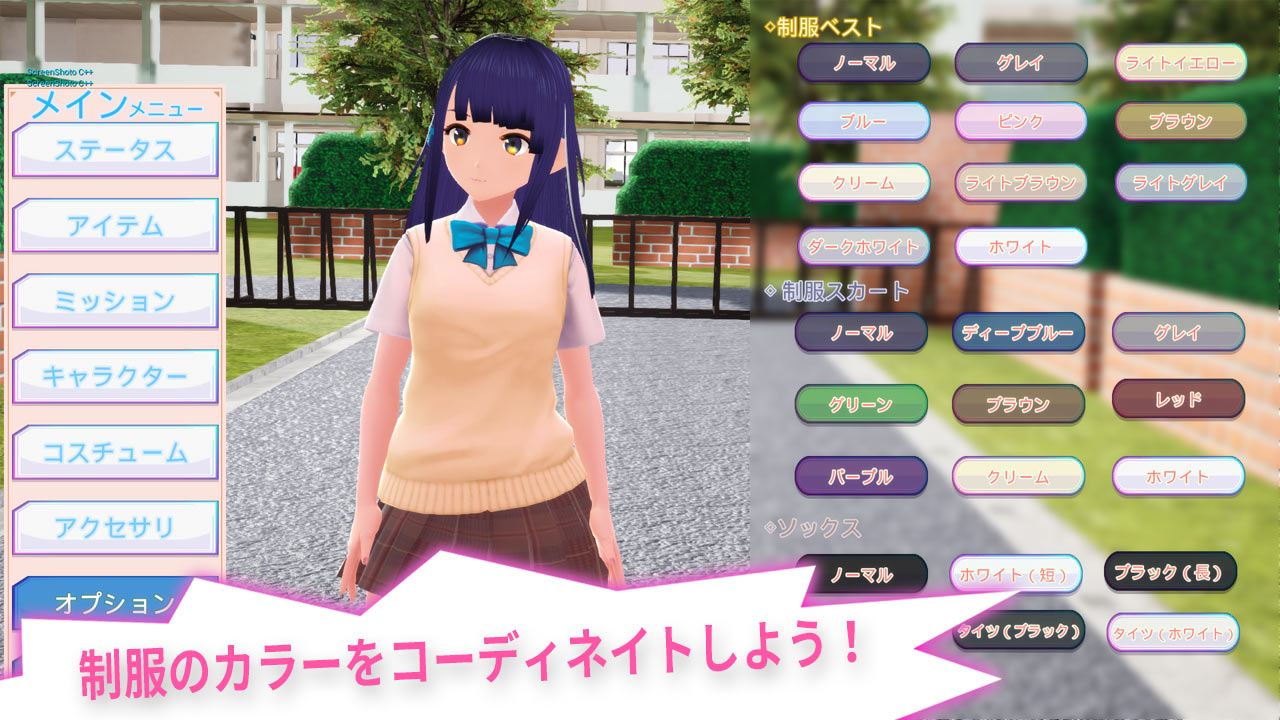Screen dimensions: 1280x720
Task: Select ディープブルー for the uniform skirt
Action: coord(1021,332)
